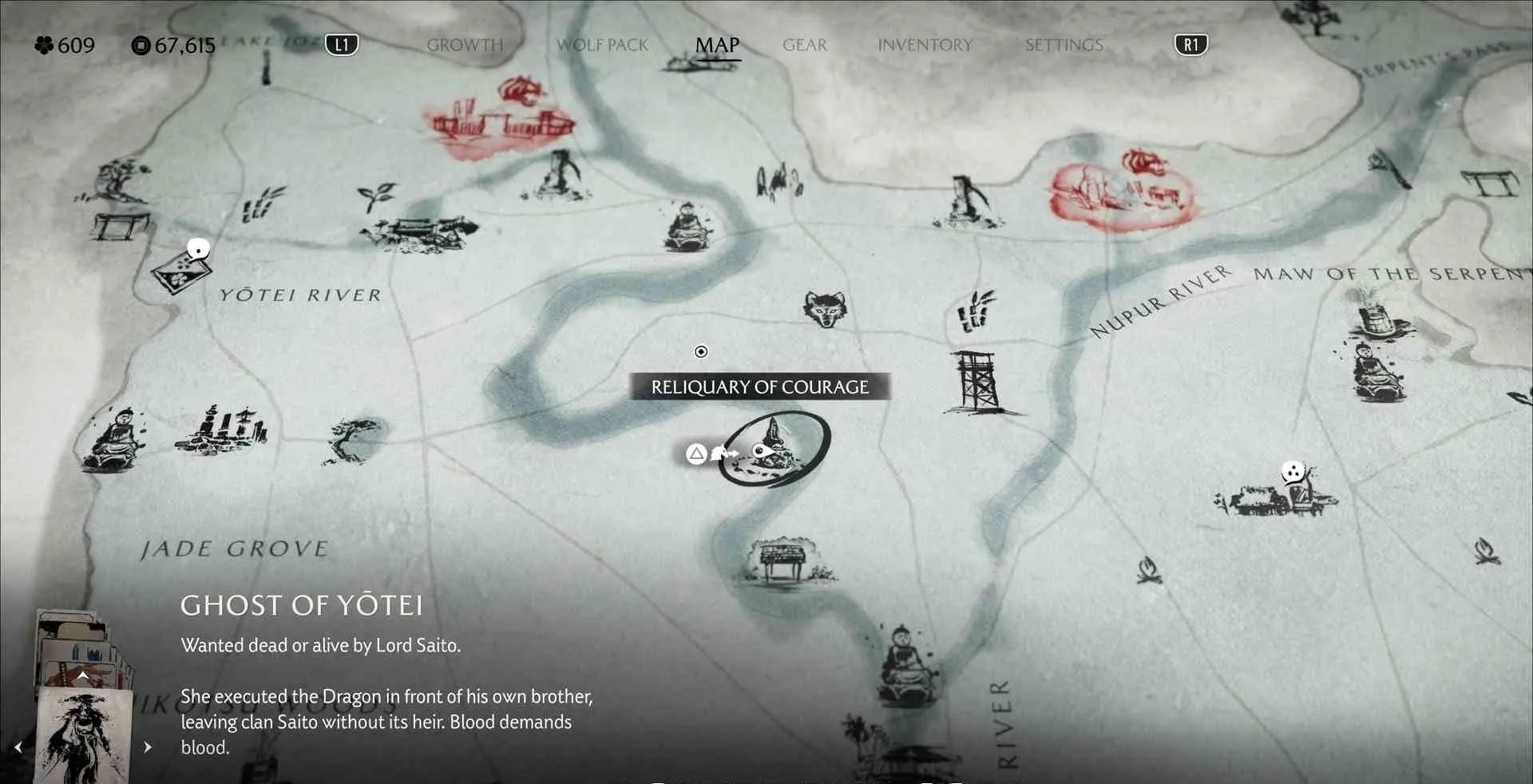Screen dimensions: 1533x784
Task: Switch to the Settings tab
Action: pyautogui.click(x=1064, y=46)
